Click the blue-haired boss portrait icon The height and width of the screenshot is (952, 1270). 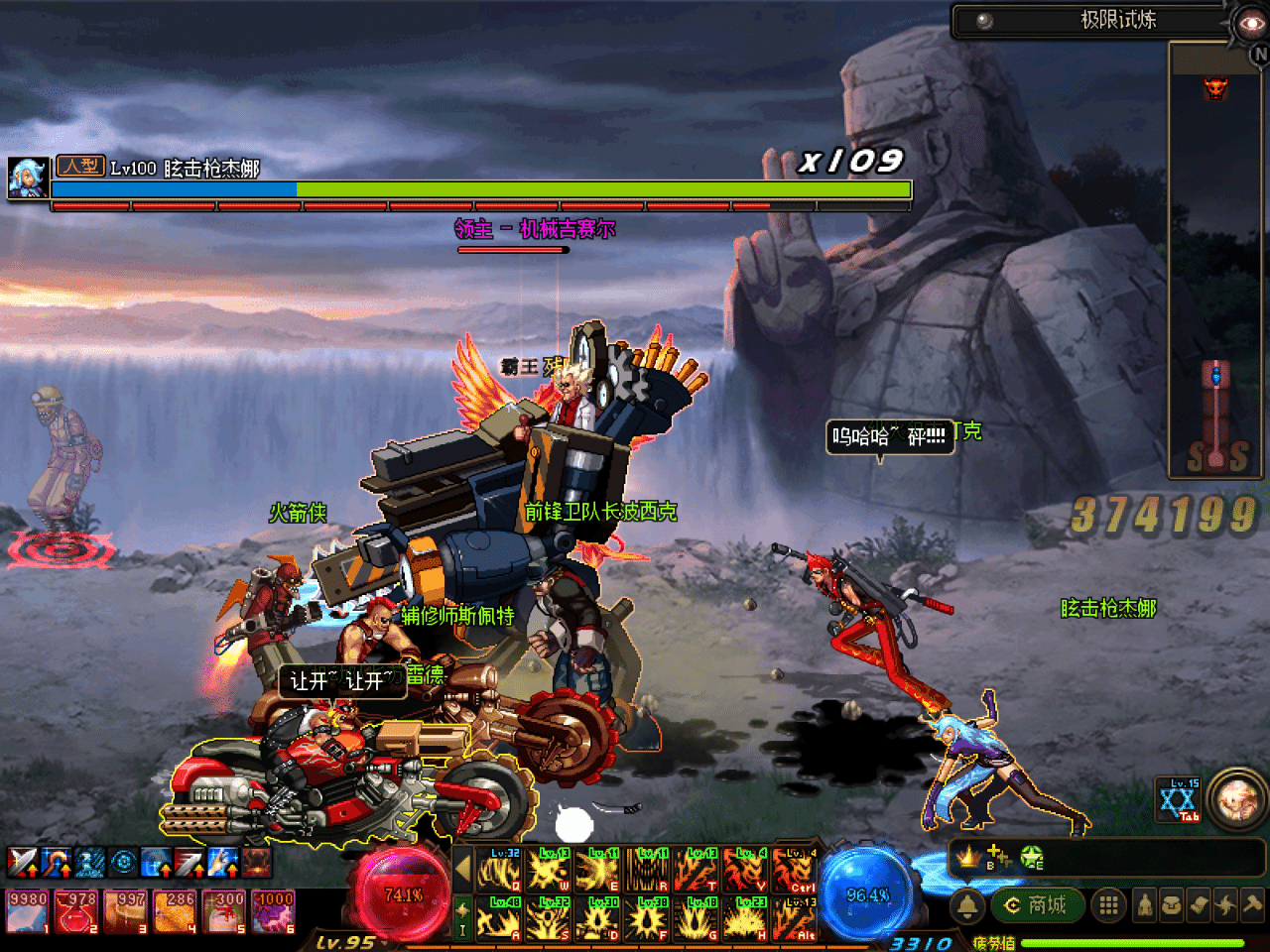28,177
